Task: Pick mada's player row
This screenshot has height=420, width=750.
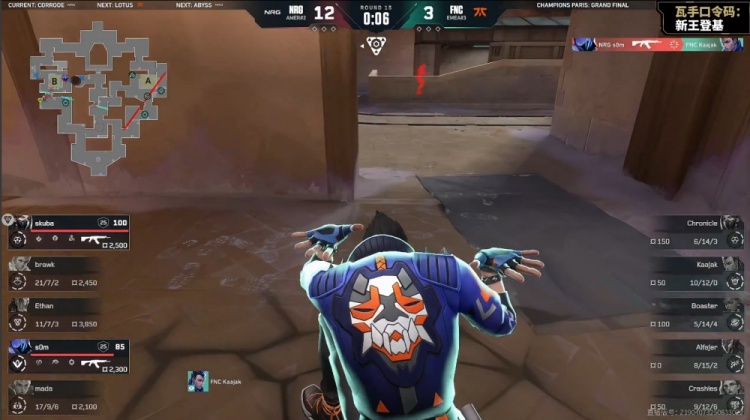Action: pyautogui.click(x=55, y=397)
